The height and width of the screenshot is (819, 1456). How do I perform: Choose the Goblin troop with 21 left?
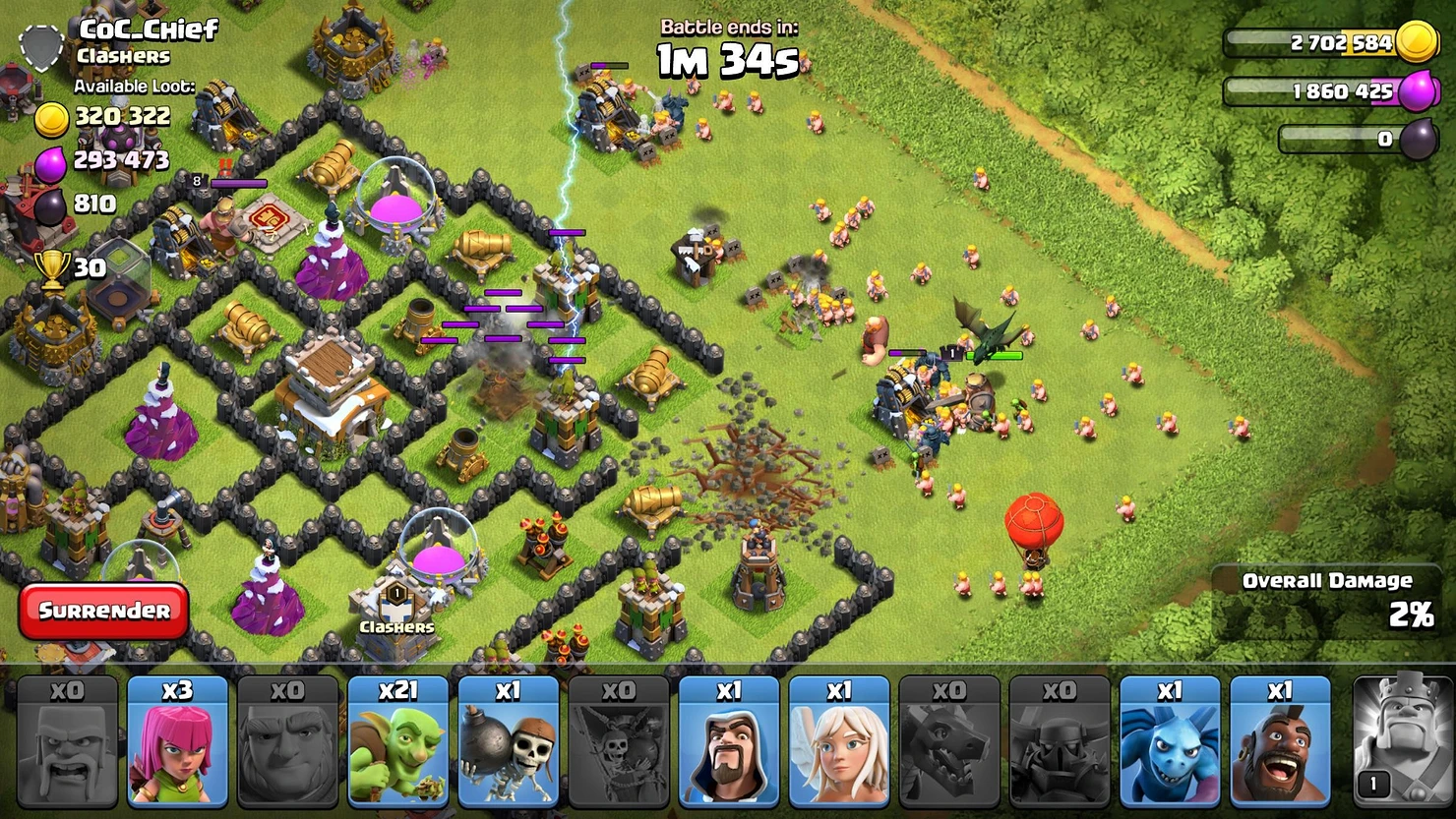pyautogui.click(x=397, y=742)
